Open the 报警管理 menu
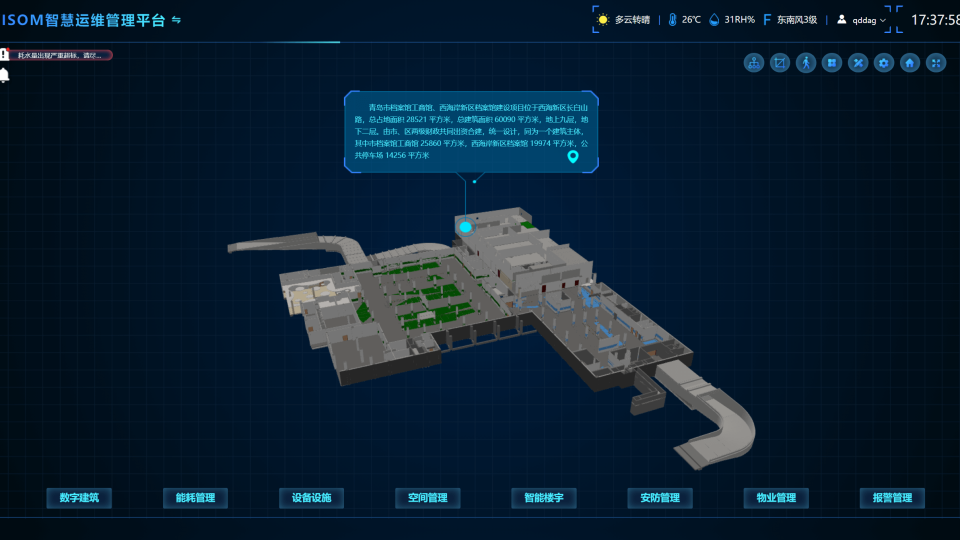960x540 pixels. (892, 498)
